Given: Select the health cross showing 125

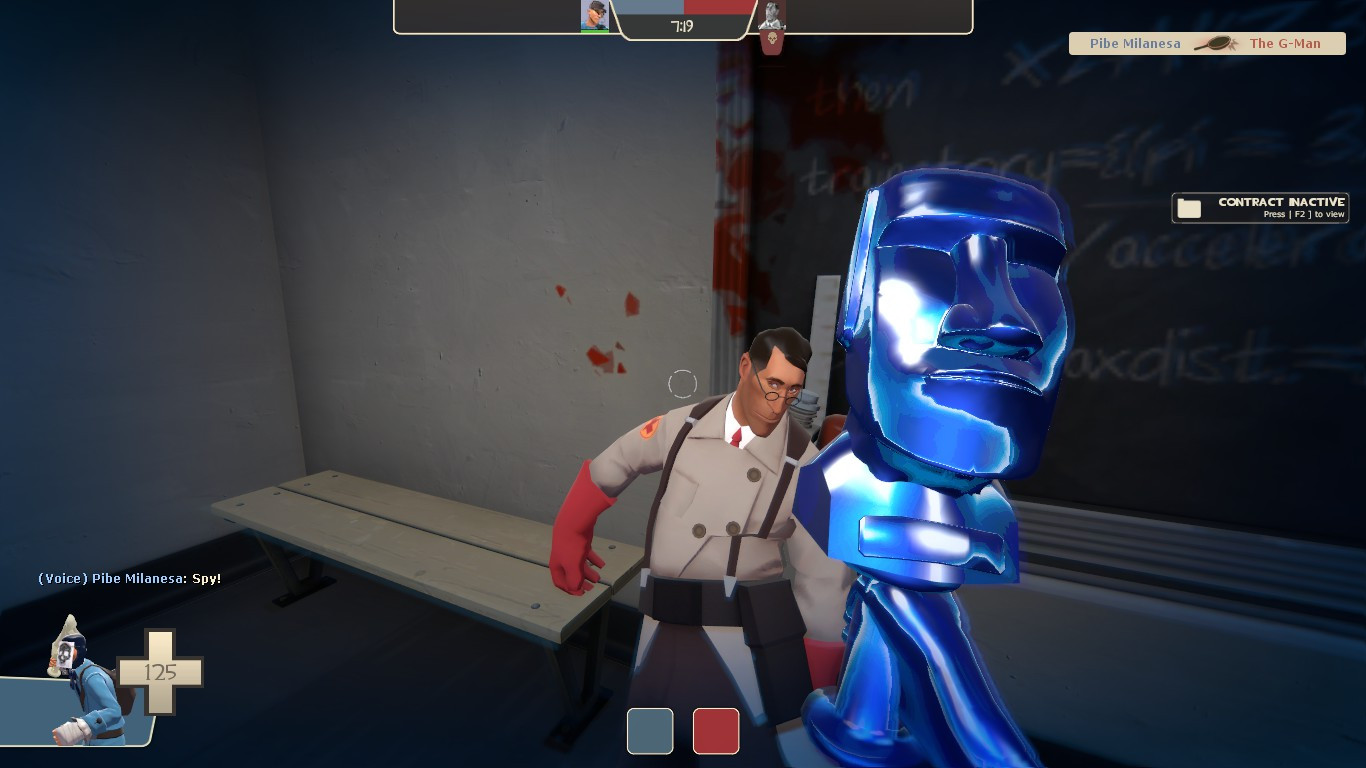Looking at the screenshot, I should [162, 672].
